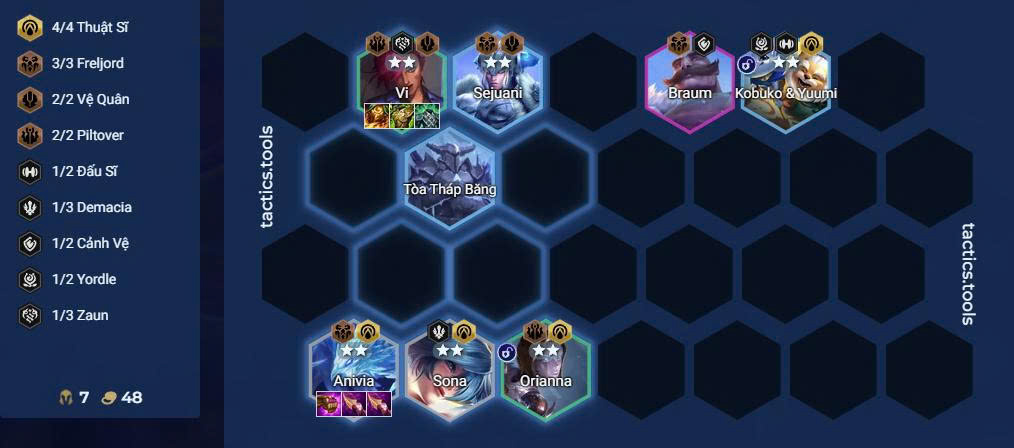Select the Anivia champion hex
The height and width of the screenshot is (448, 1014).
pyautogui.click(x=354, y=370)
